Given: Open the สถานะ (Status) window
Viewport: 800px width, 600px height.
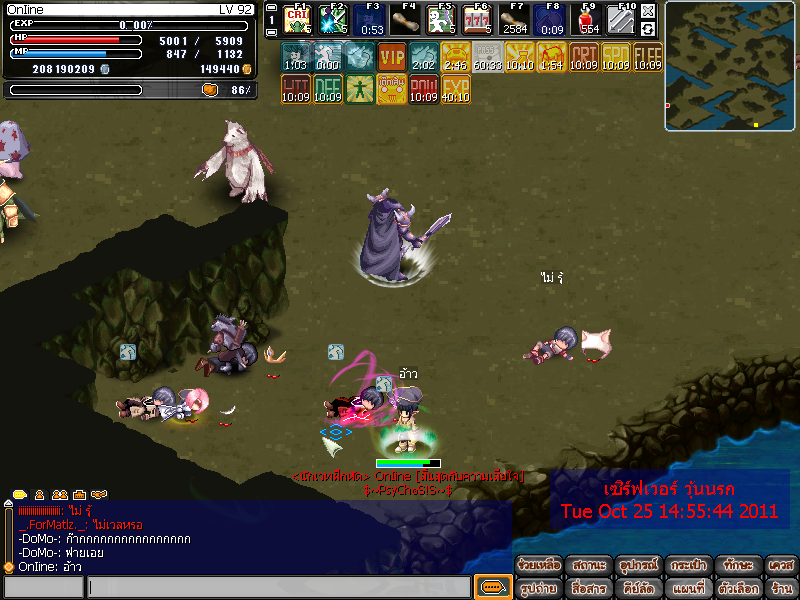Looking at the screenshot, I should point(589,566).
